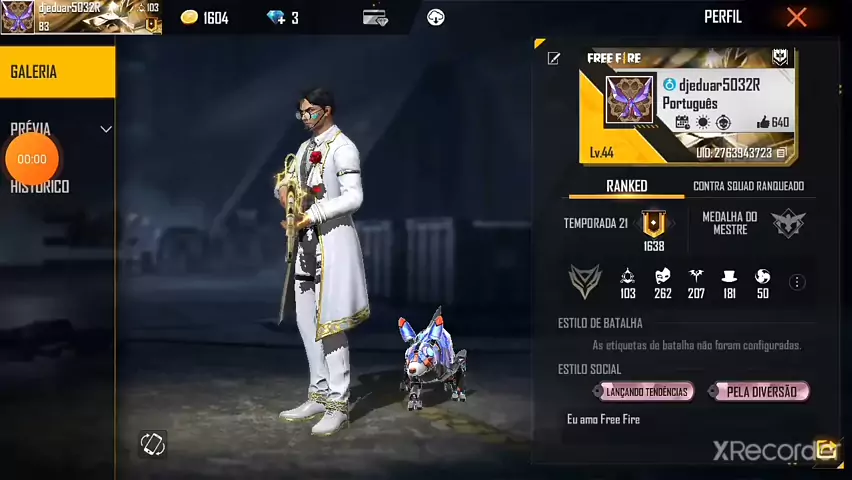
Task: Switch to the Ranked tab
Action: pyautogui.click(x=626, y=186)
